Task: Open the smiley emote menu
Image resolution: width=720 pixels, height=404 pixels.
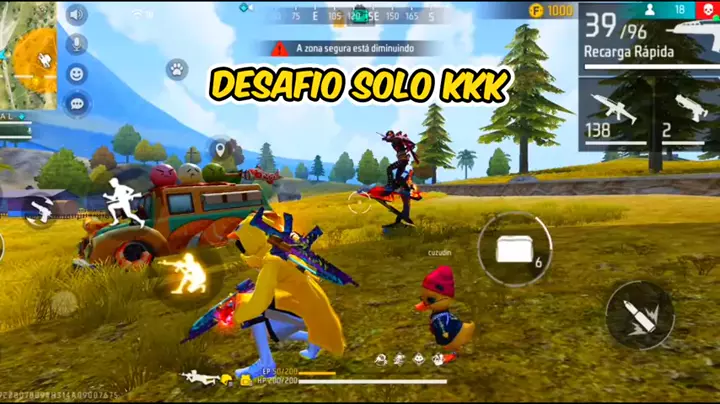Action: (x=77, y=74)
